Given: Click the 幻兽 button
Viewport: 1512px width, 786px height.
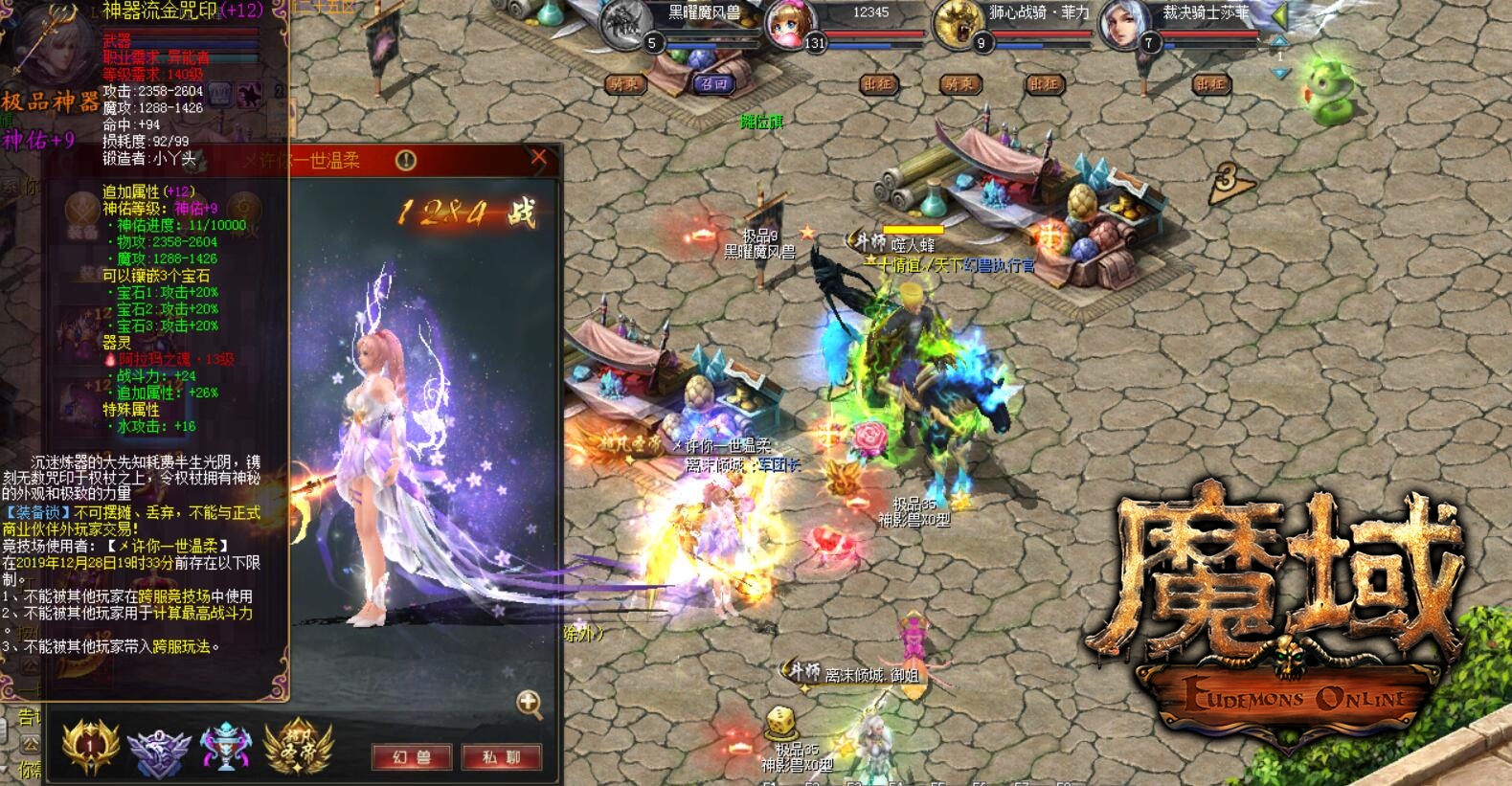Looking at the screenshot, I should point(412,756).
